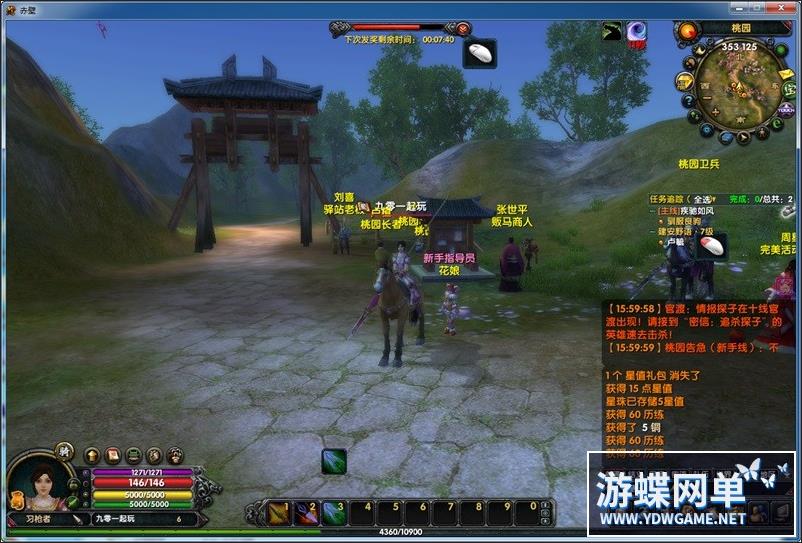Click the orange arrow button beside the top bar
Viewport: 802px width, 543px height.
(463, 28)
